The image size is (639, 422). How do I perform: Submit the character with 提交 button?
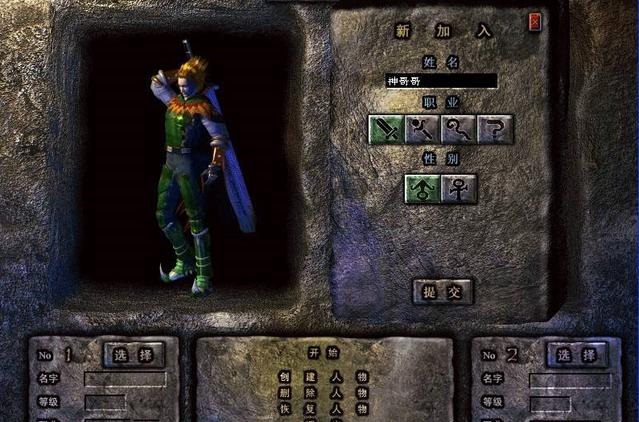point(442,291)
